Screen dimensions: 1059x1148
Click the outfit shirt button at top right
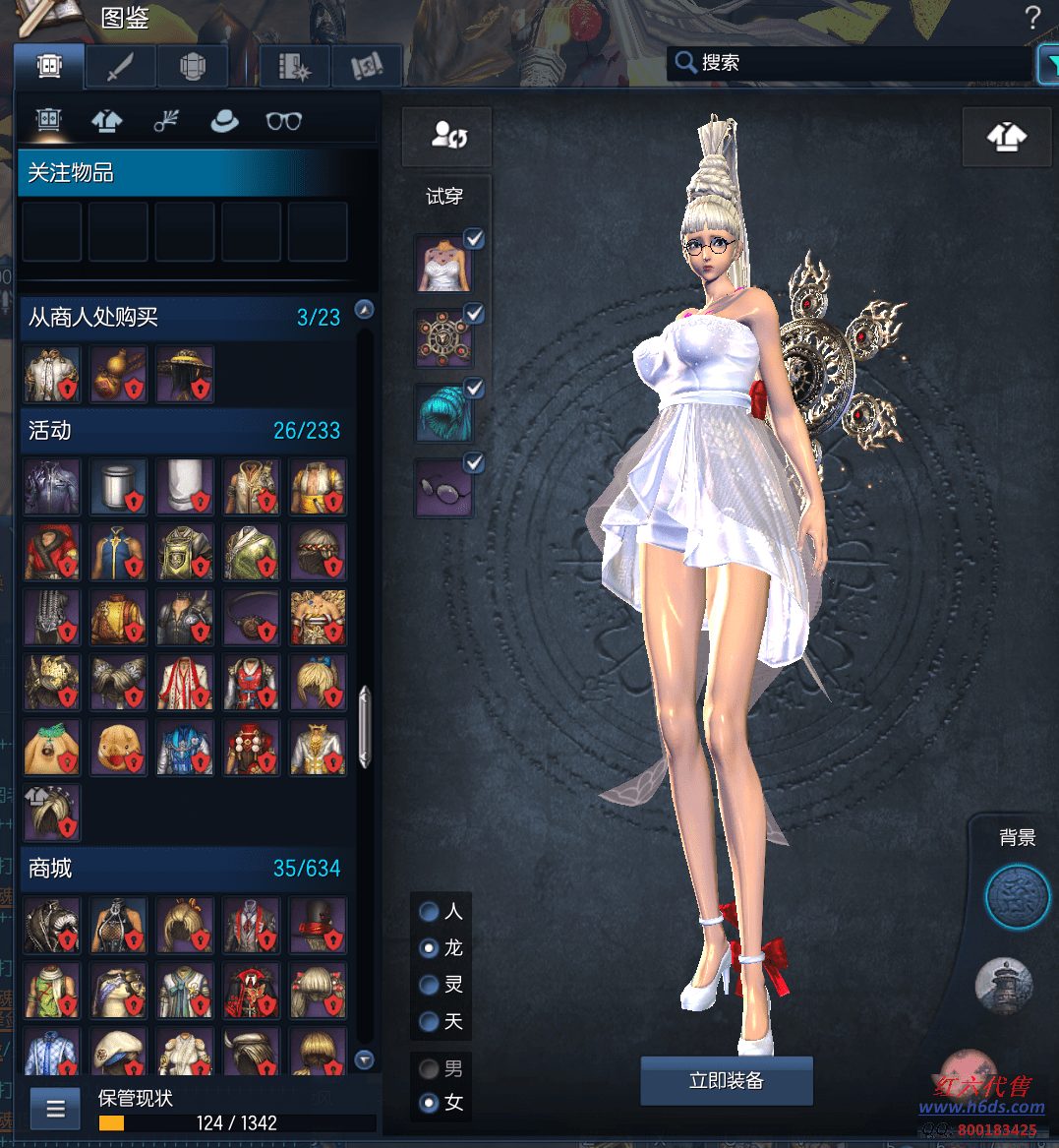point(1006,136)
